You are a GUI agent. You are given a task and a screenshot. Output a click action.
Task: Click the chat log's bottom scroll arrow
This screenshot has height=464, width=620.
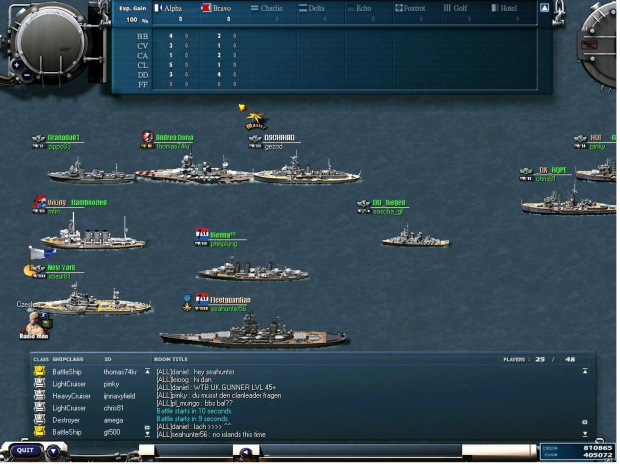pos(585,434)
